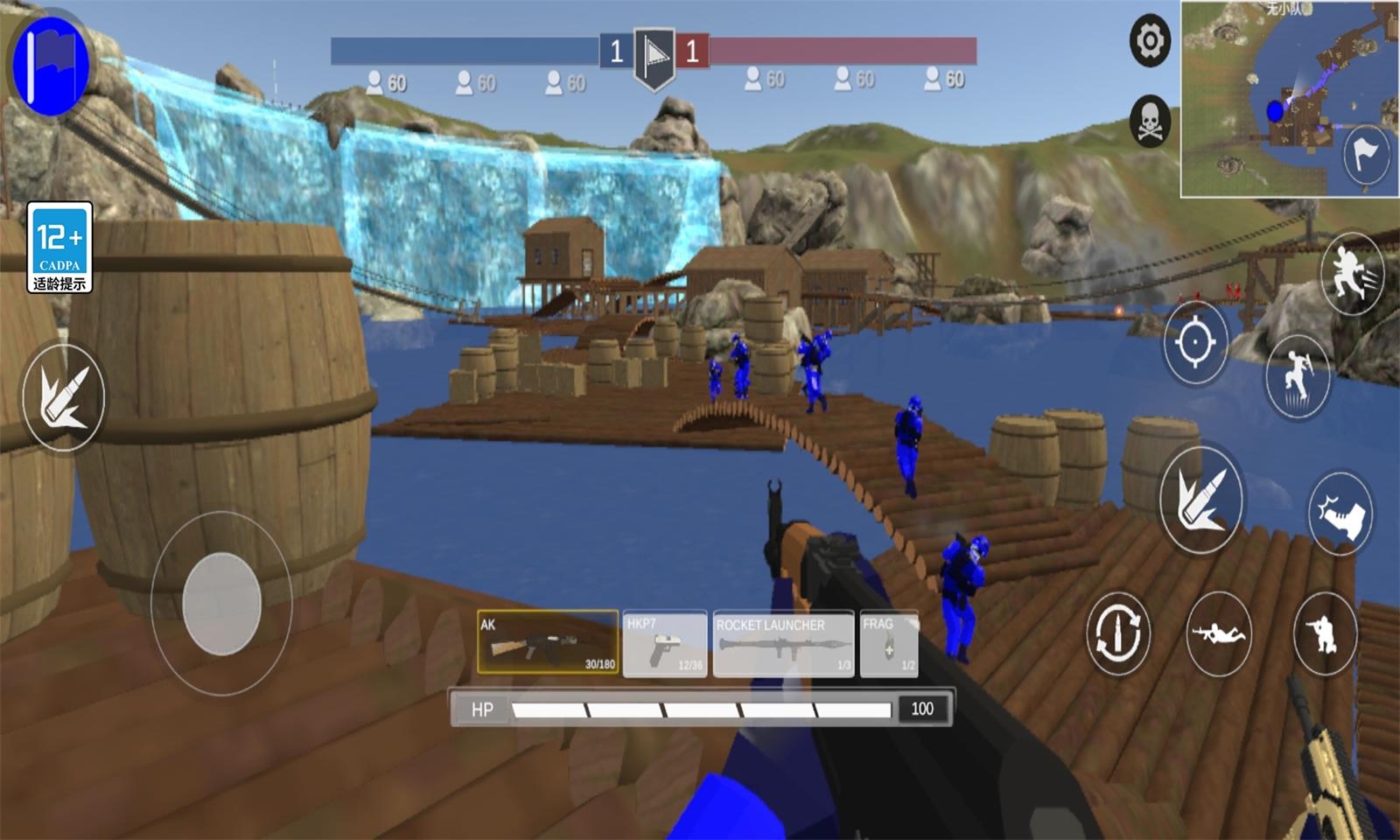
Task: Go prone with the lying soldier icon
Action: (x=1220, y=633)
